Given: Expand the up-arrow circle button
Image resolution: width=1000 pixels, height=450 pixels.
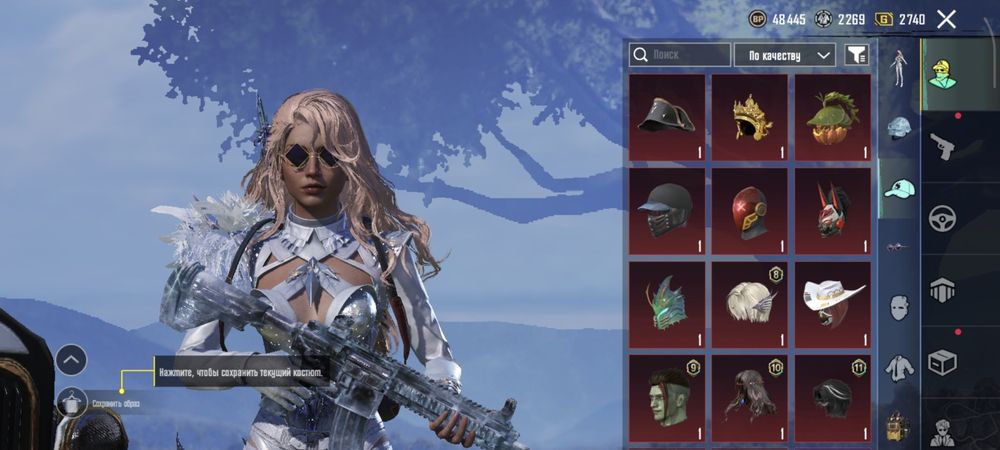Looking at the screenshot, I should 72,360.
